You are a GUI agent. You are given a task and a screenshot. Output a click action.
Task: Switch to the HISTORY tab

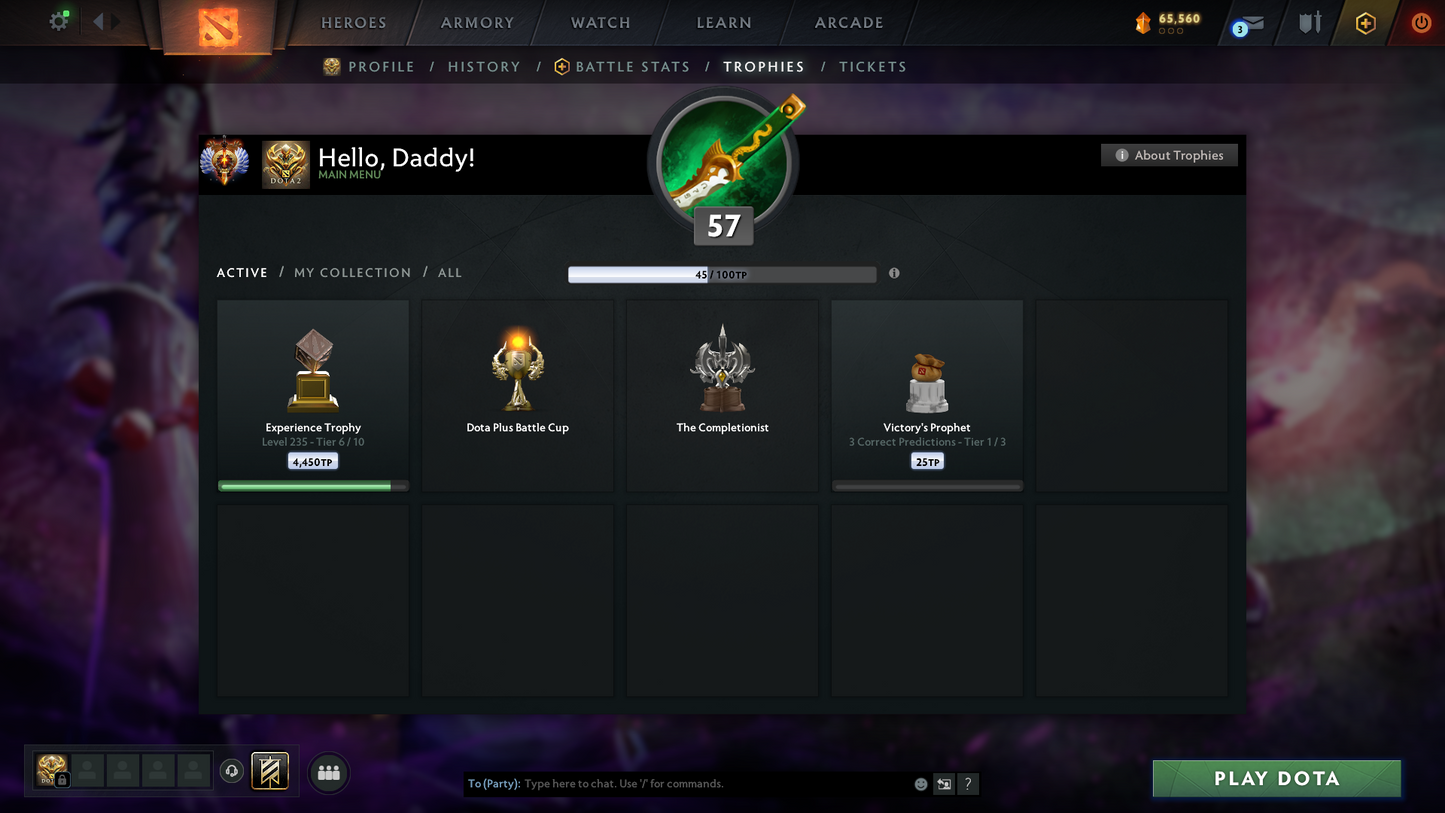click(x=484, y=66)
